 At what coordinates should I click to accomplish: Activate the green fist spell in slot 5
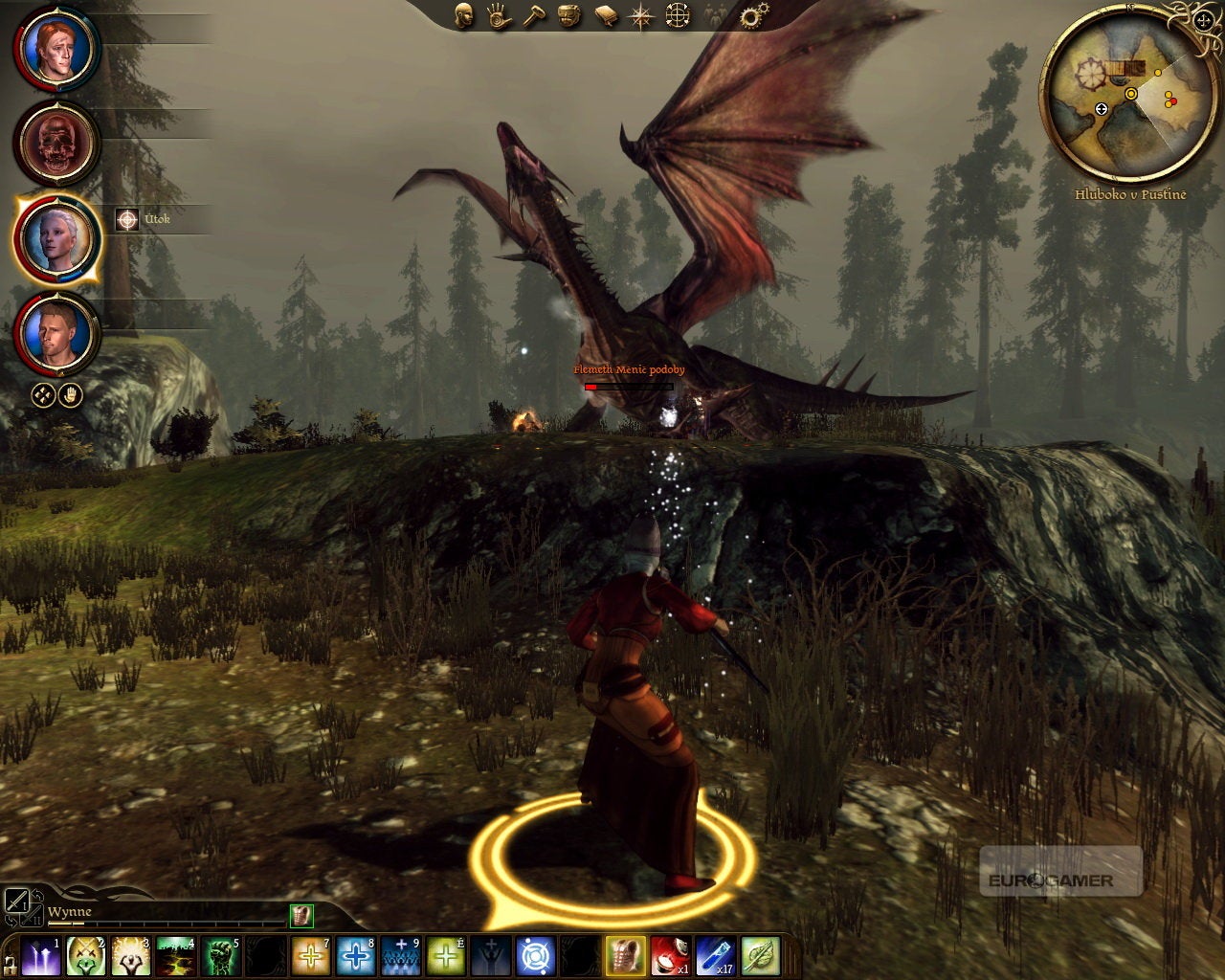[x=219, y=955]
